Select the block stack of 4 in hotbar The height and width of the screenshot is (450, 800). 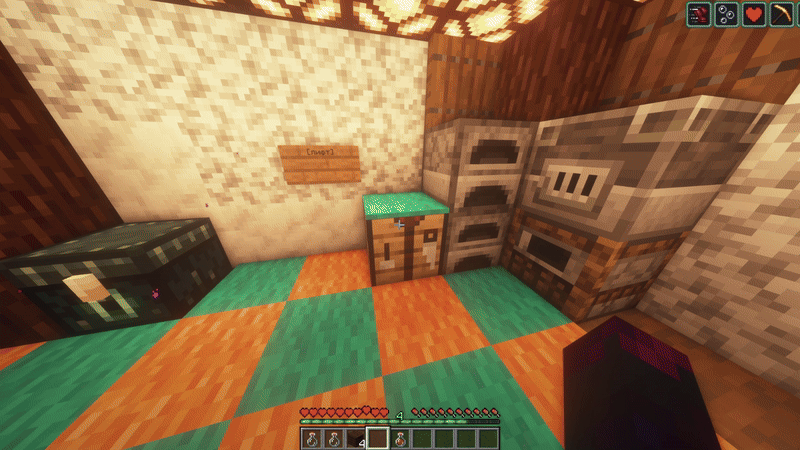tap(355, 438)
